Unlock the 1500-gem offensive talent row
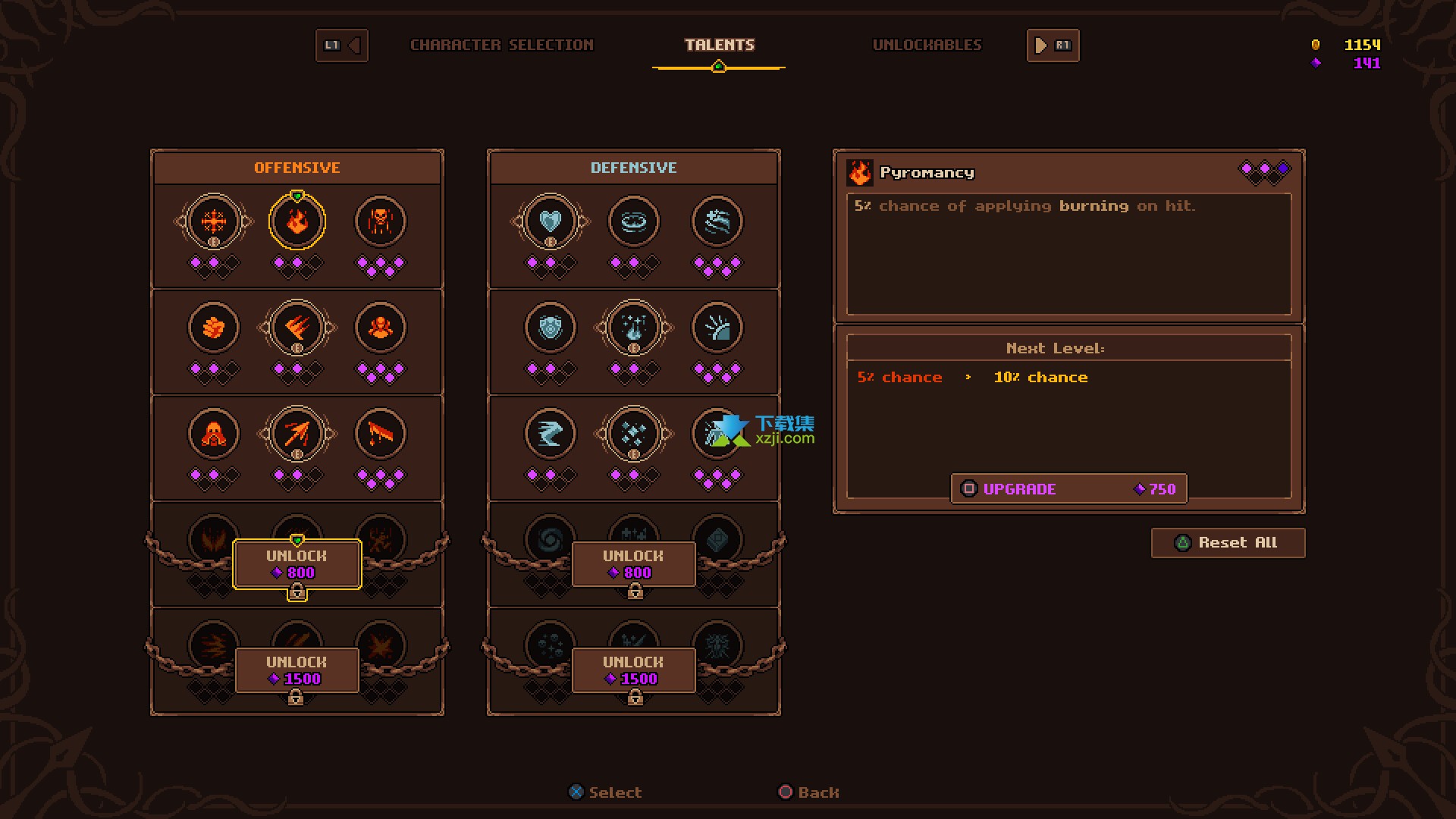The width and height of the screenshot is (1456, 819). coord(297,670)
